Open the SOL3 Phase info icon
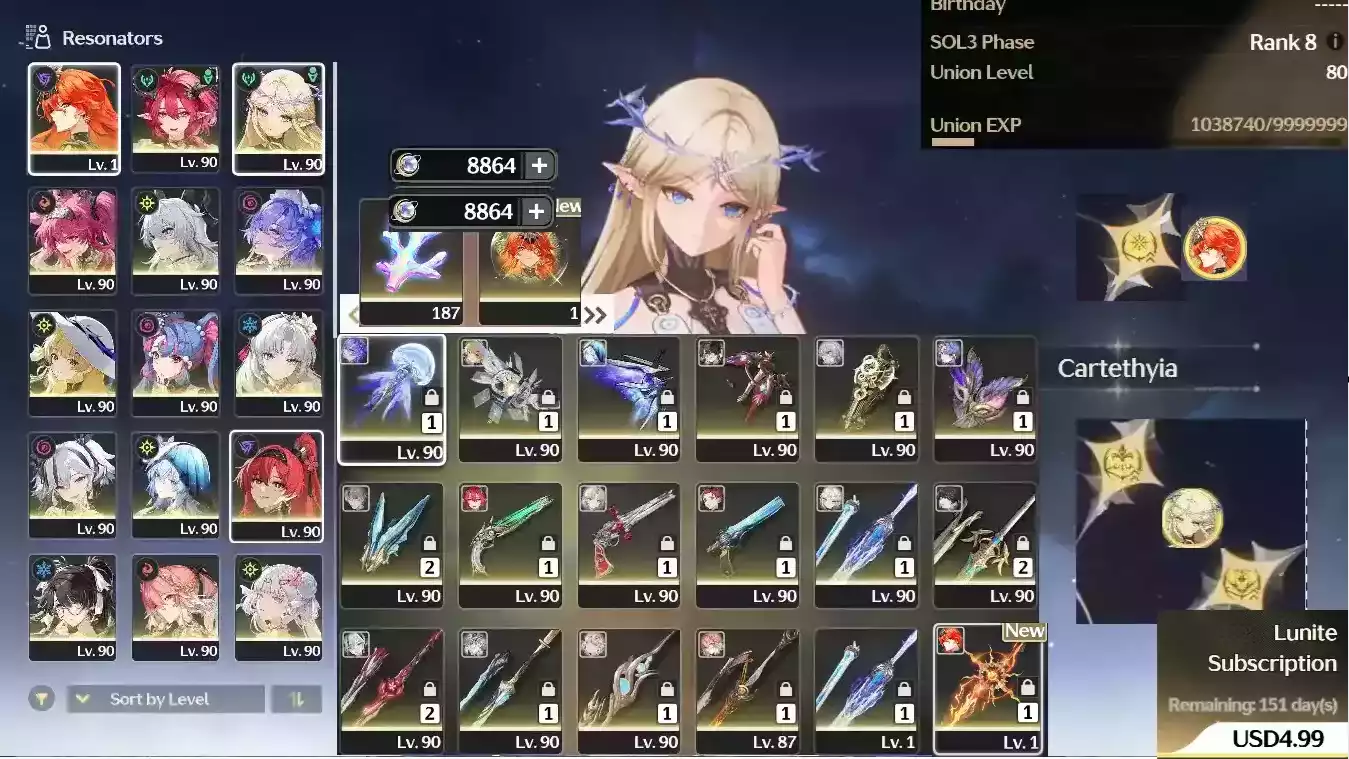Screen dimensions: 1349x759 [x=1334, y=42]
